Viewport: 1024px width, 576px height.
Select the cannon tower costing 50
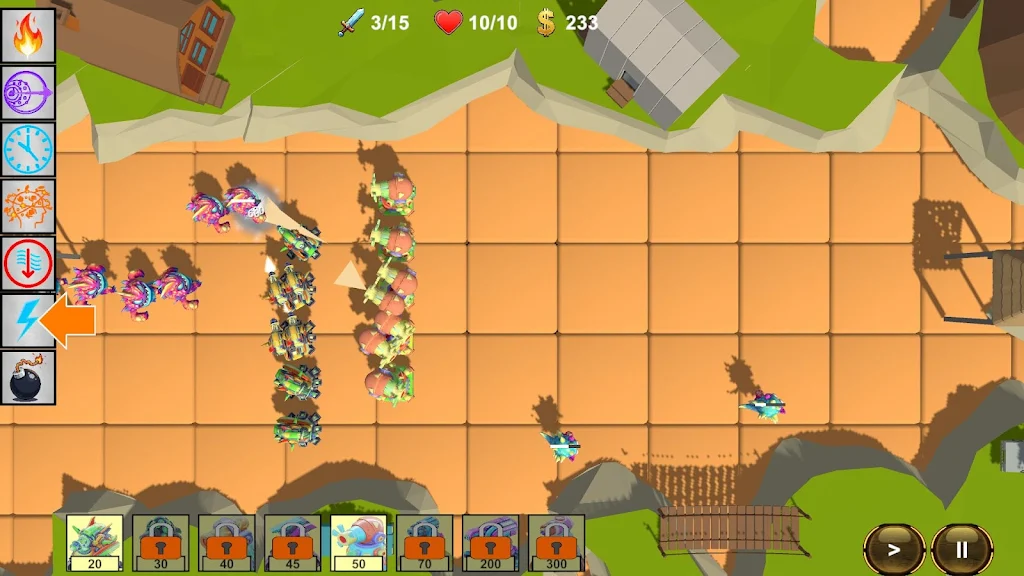359,542
